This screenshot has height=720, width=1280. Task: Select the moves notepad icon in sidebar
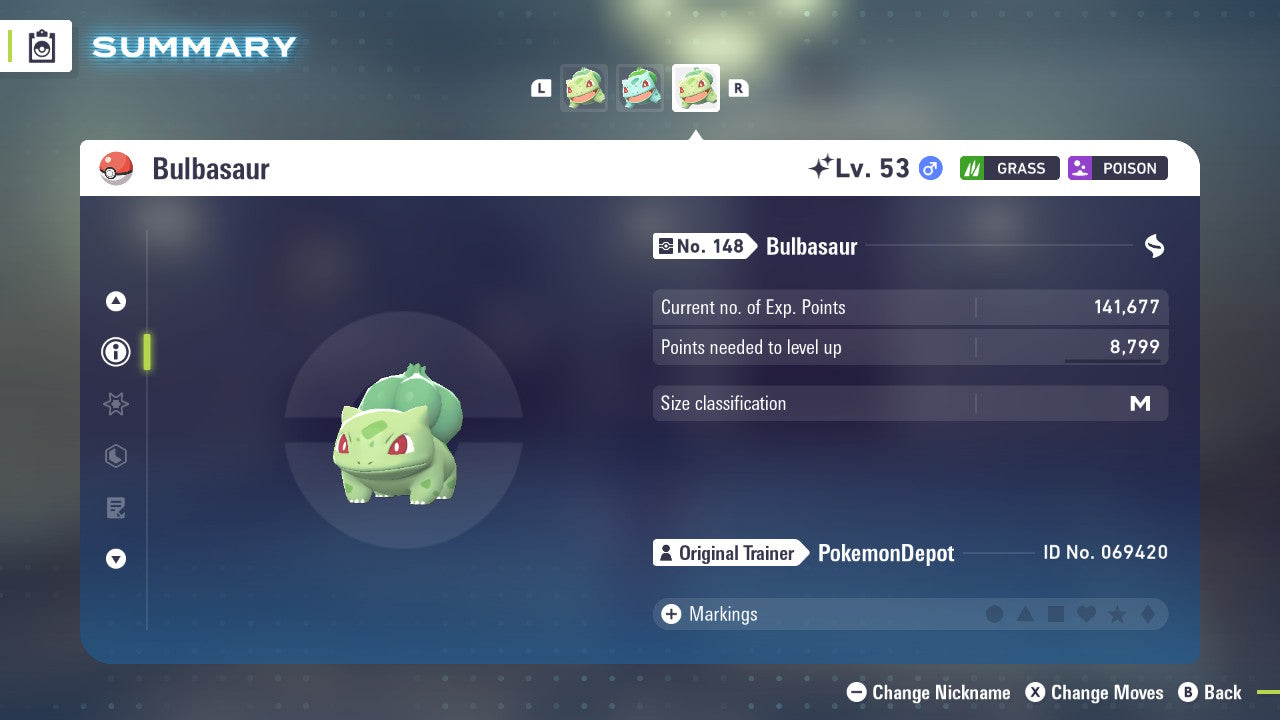[115, 507]
